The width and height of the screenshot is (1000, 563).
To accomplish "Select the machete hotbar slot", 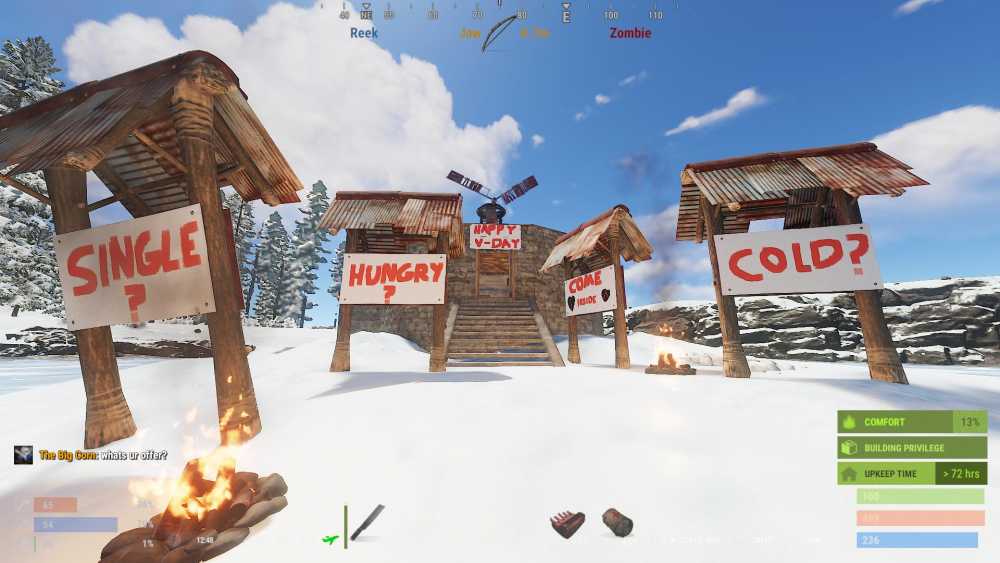I will (x=366, y=522).
